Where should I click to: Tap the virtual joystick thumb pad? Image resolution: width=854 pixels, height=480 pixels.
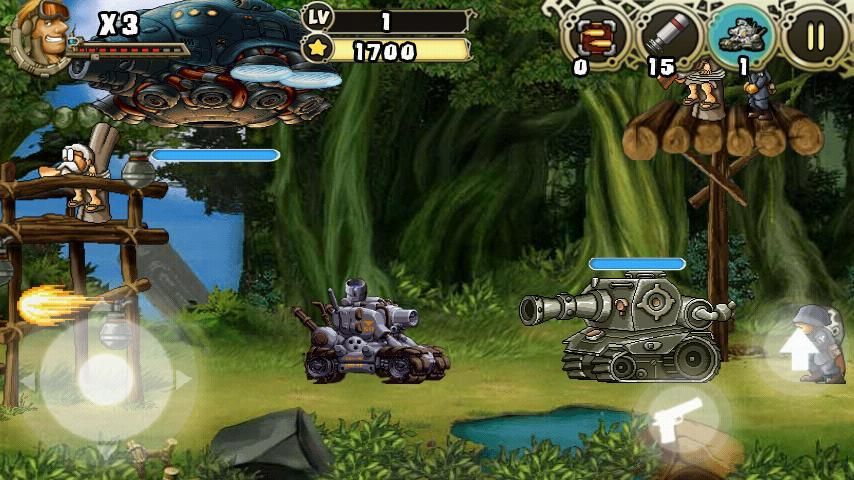105,378
